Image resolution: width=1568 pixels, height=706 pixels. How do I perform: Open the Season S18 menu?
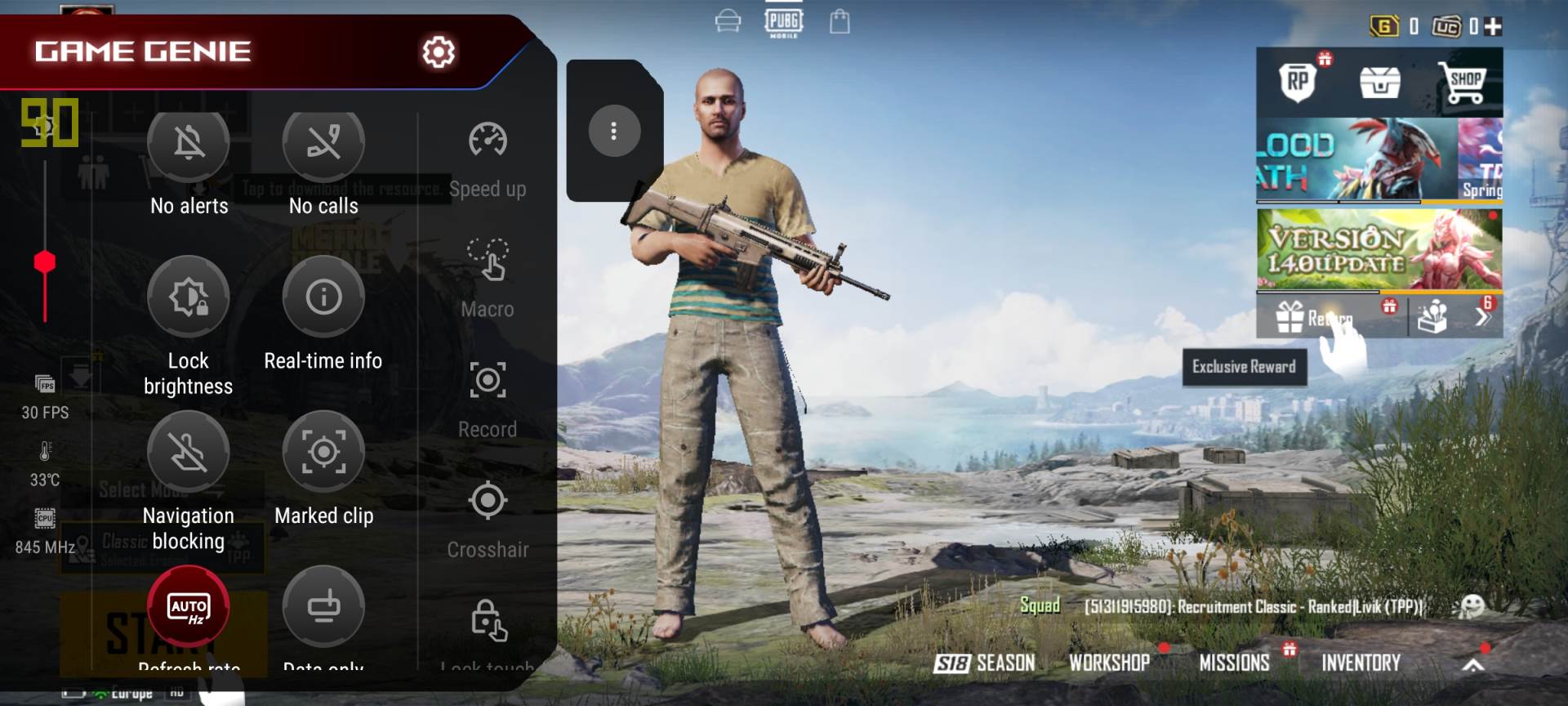pos(985,663)
